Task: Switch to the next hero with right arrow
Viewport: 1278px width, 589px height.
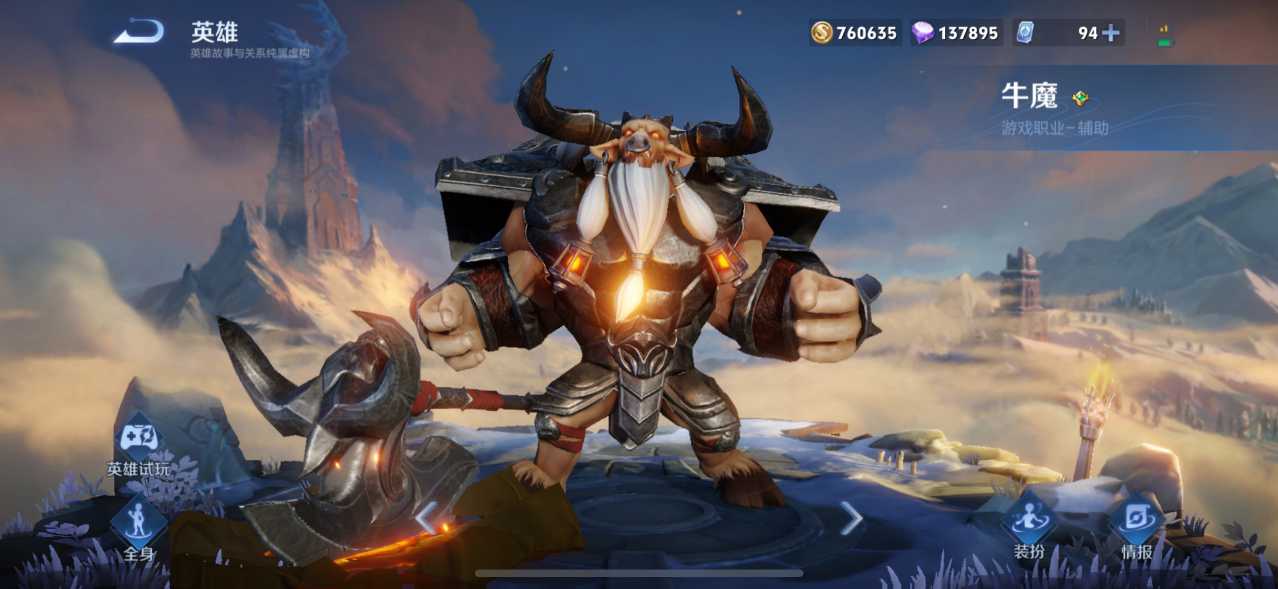Action: click(851, 517)
